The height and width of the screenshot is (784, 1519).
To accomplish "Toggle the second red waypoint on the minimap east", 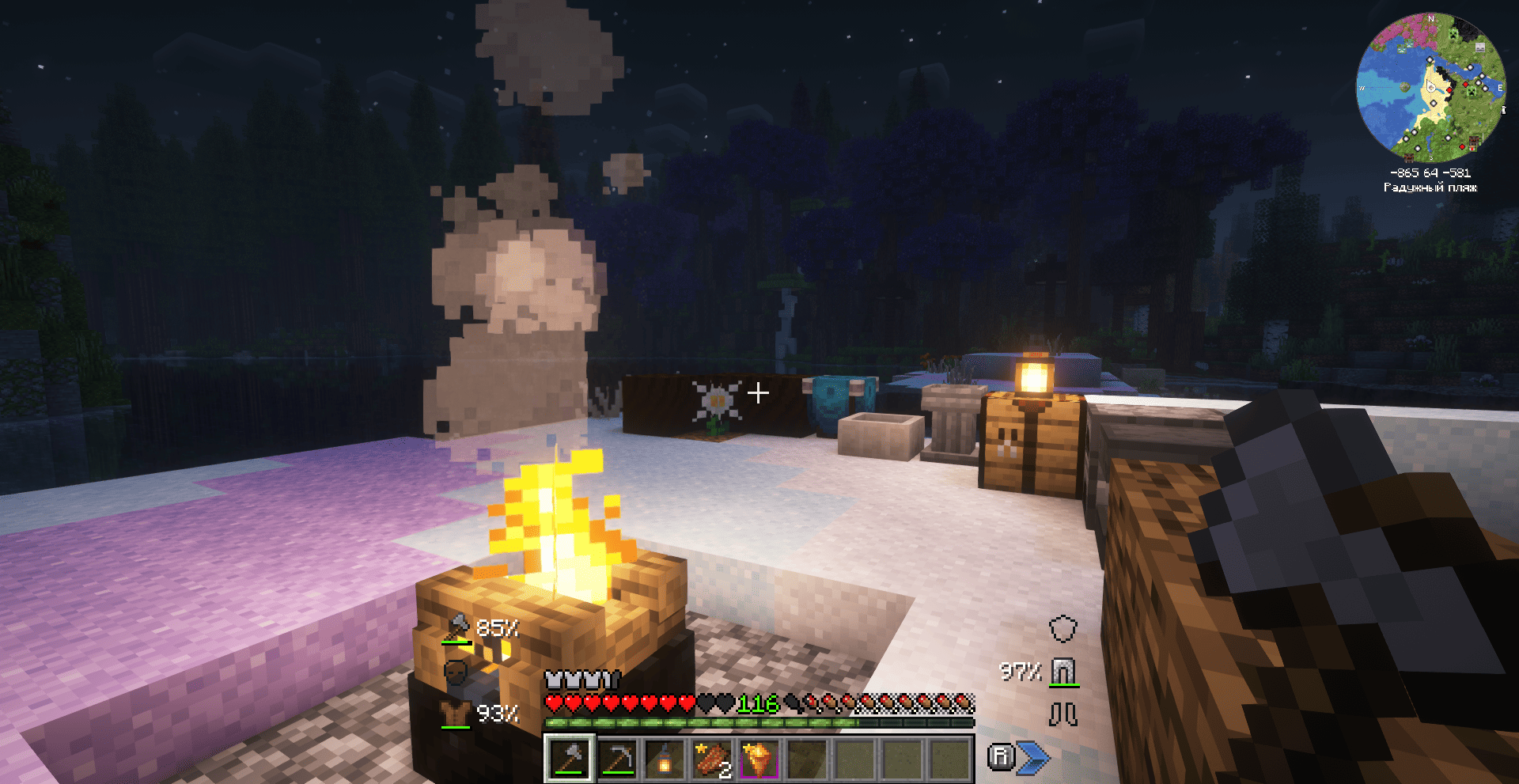I will point(1465,84).
